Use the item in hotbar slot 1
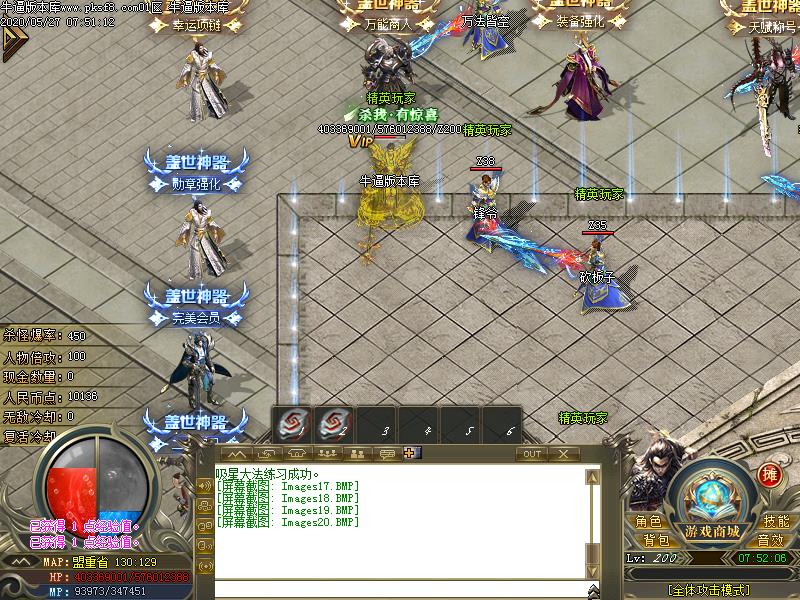 [293, 425]
